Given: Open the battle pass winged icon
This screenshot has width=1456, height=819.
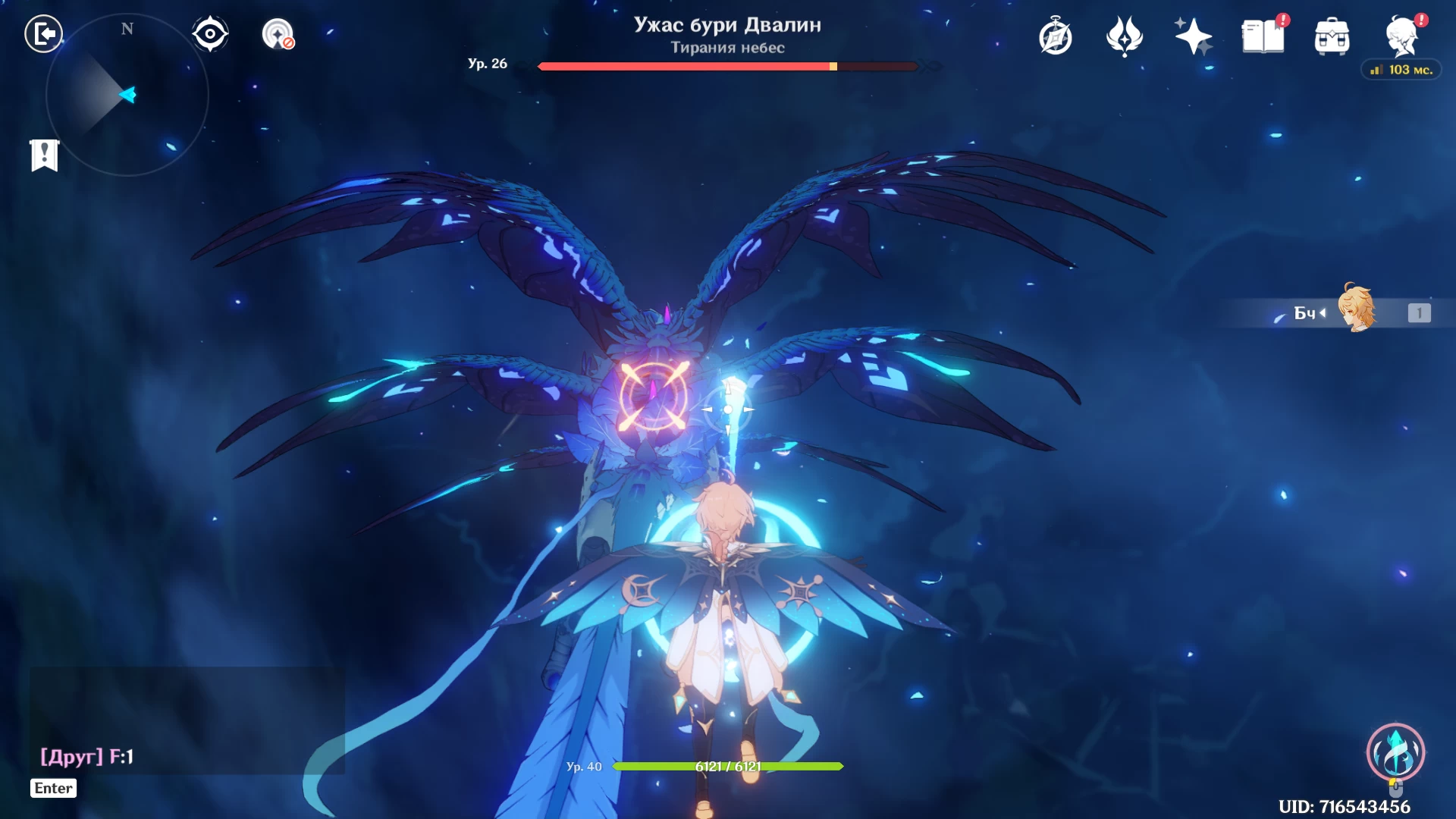Looking at the screenshot, I should tap(1124, 36).
